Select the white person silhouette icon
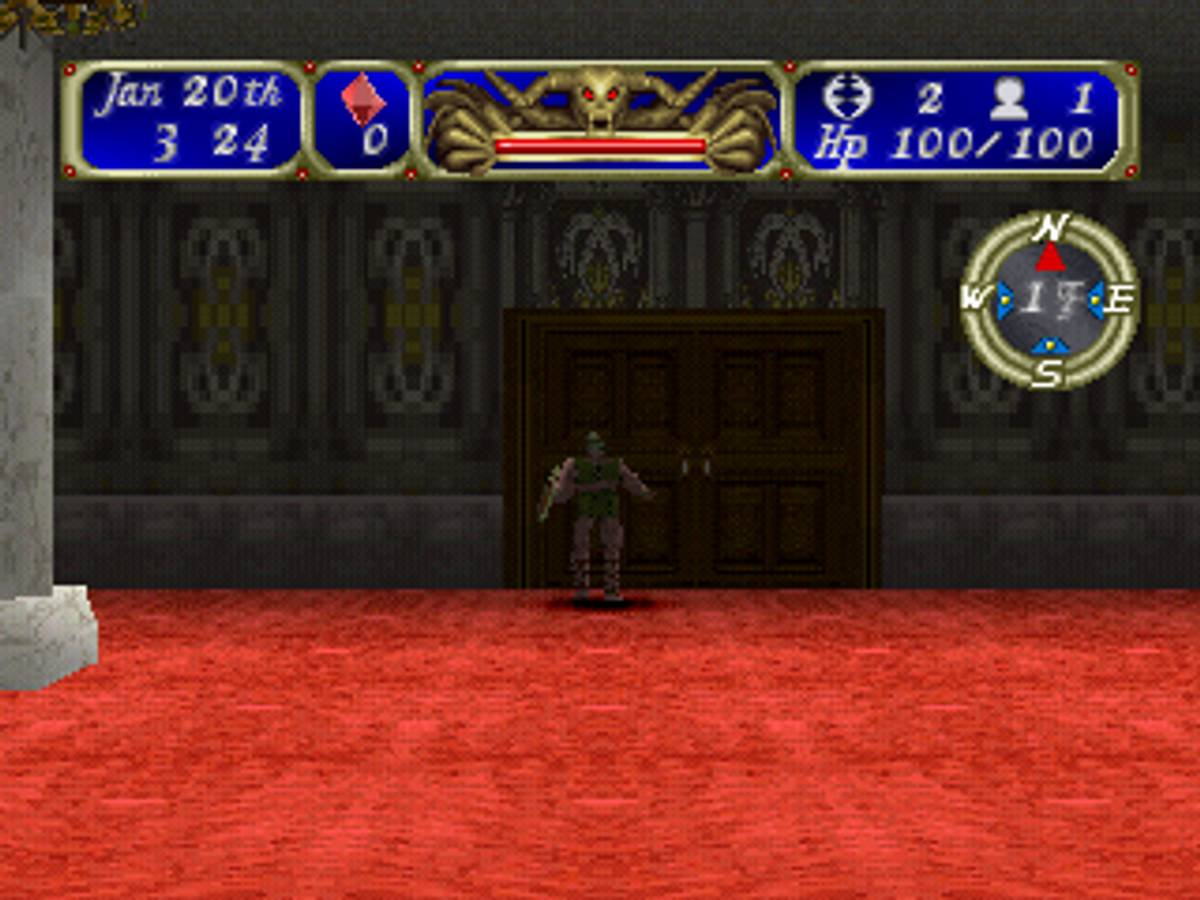Viewport: 1200px width, 900px height. [x=1009, y=98]
